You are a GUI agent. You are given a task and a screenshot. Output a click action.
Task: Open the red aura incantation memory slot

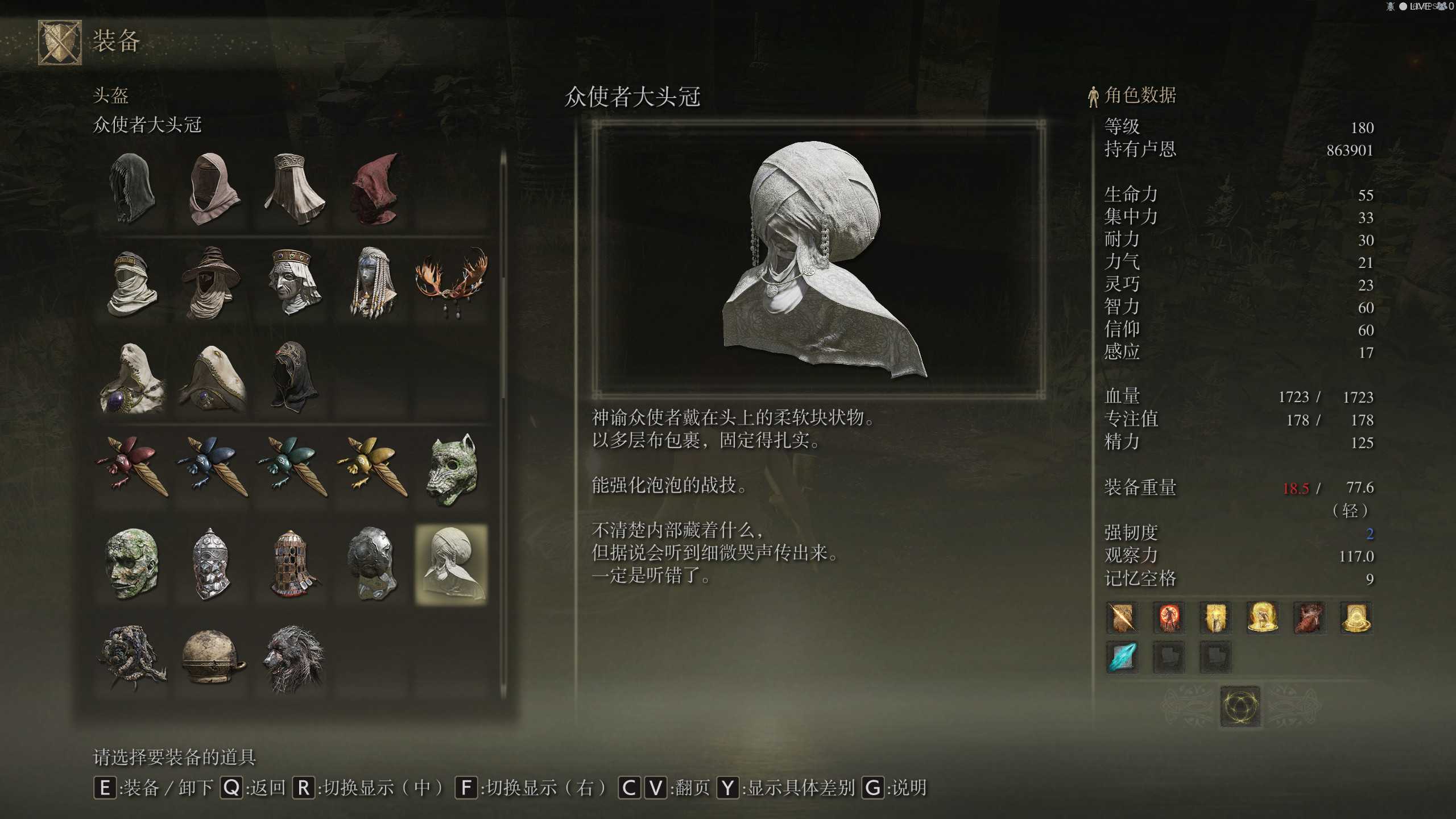(x=1169, y=618)
